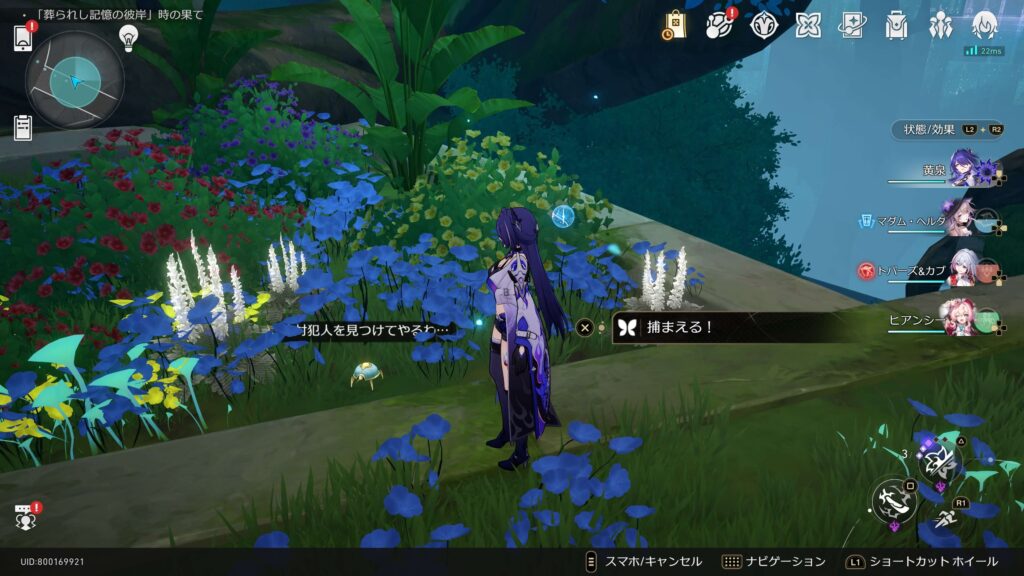Open the ram-head emblem icon
The image size is (1024, 576).
(x=764, y=25)
